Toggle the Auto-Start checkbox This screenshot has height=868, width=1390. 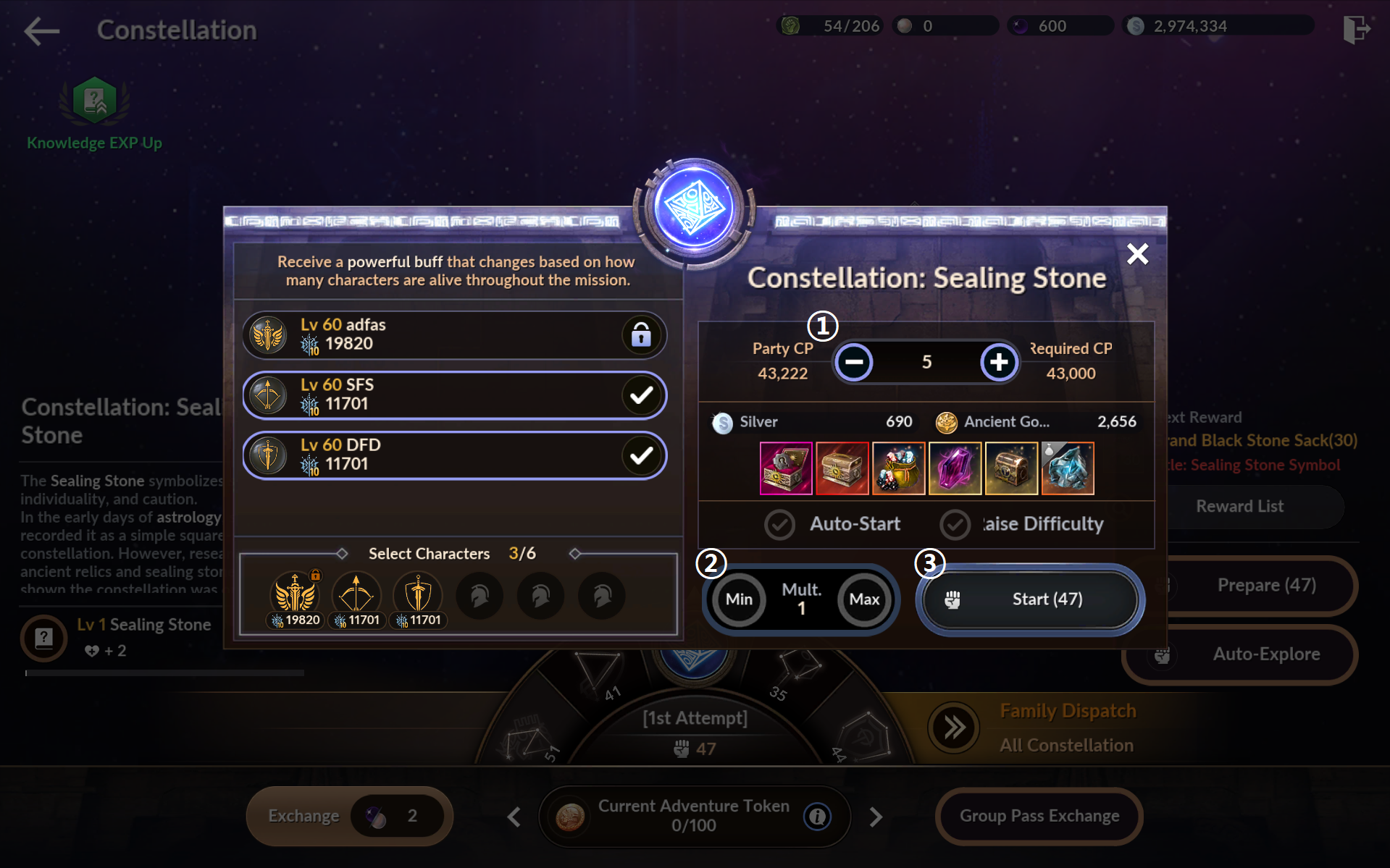pos(780,524)
